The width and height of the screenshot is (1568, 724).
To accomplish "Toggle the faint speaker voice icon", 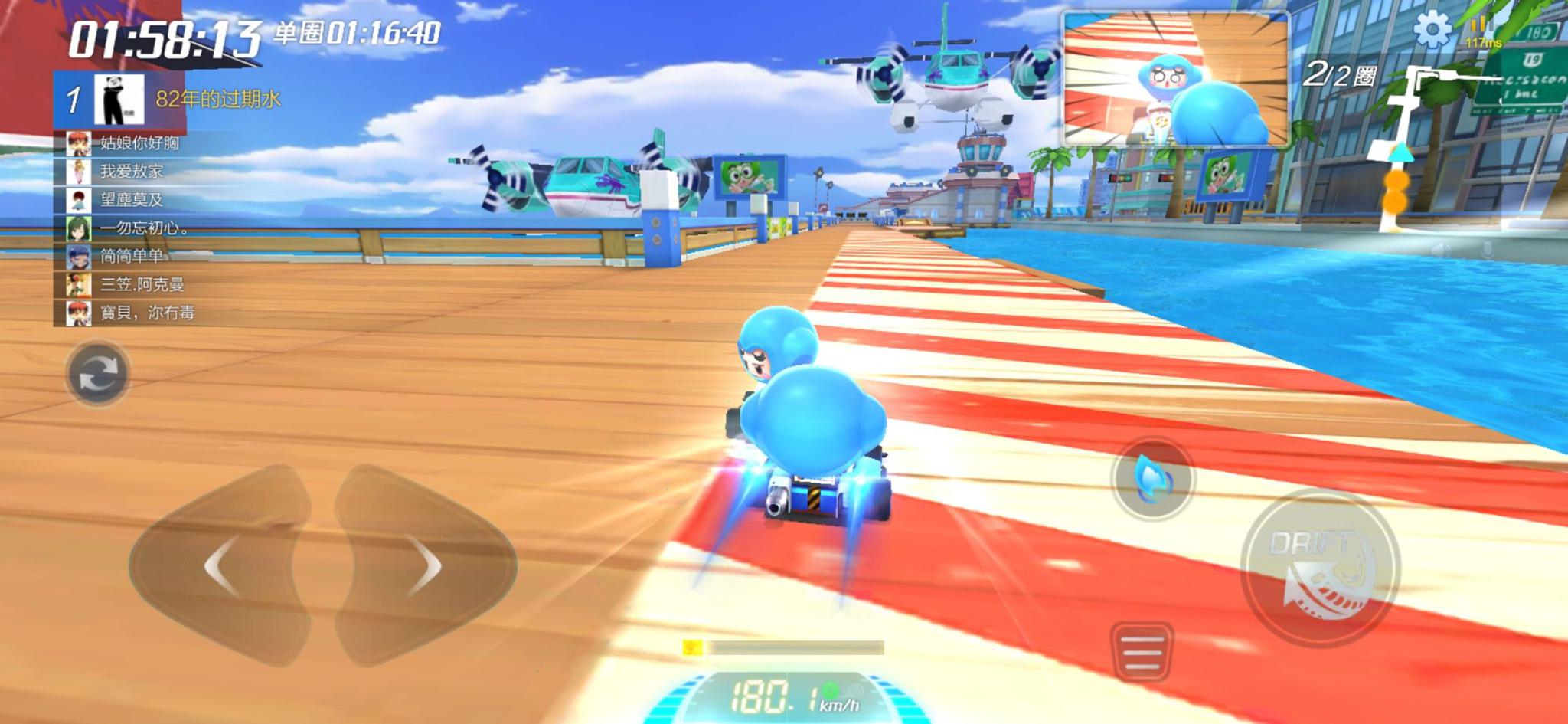I will pos(1441,250).
